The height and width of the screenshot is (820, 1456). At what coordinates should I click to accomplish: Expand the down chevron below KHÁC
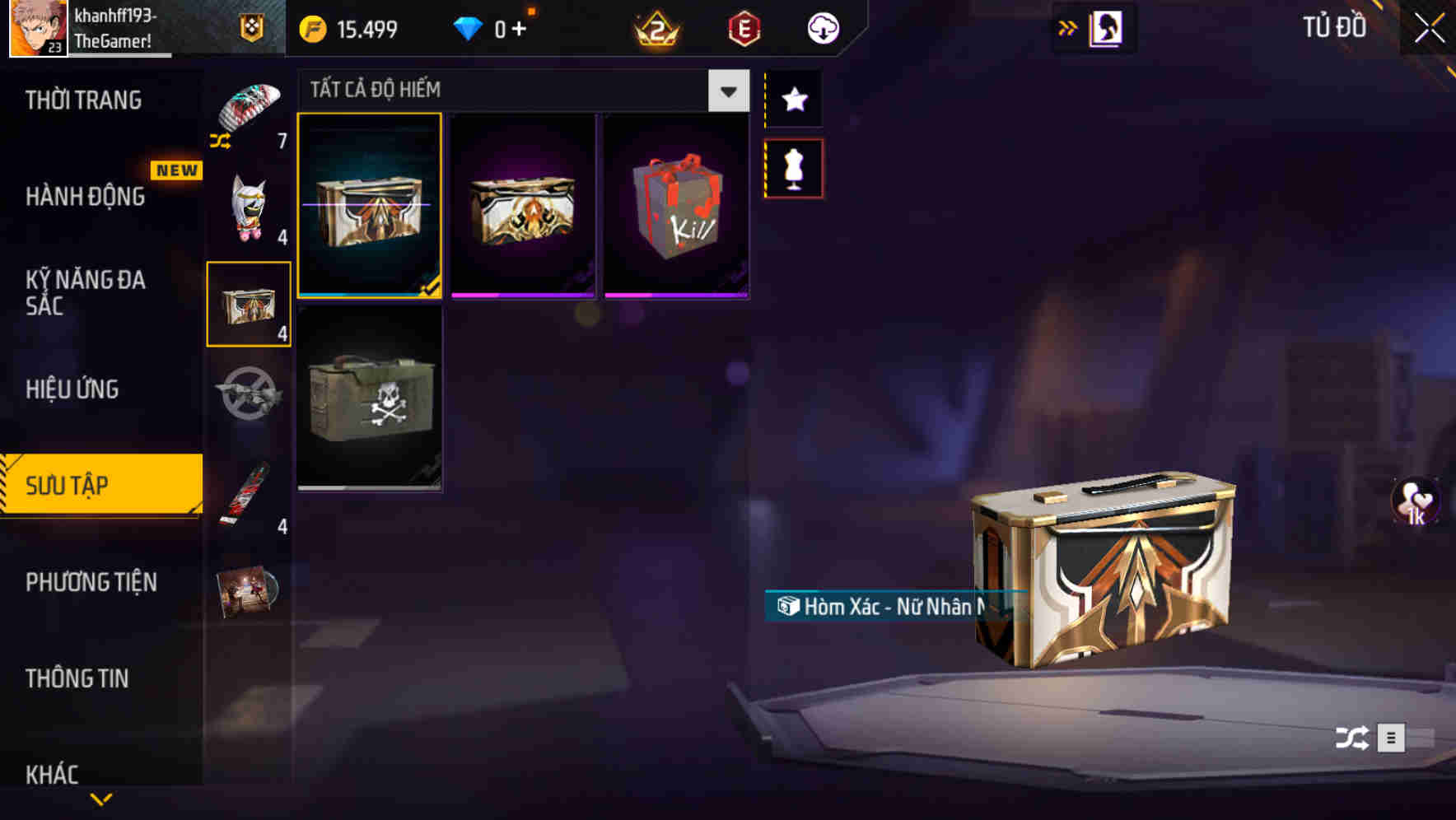pos(101,800)
